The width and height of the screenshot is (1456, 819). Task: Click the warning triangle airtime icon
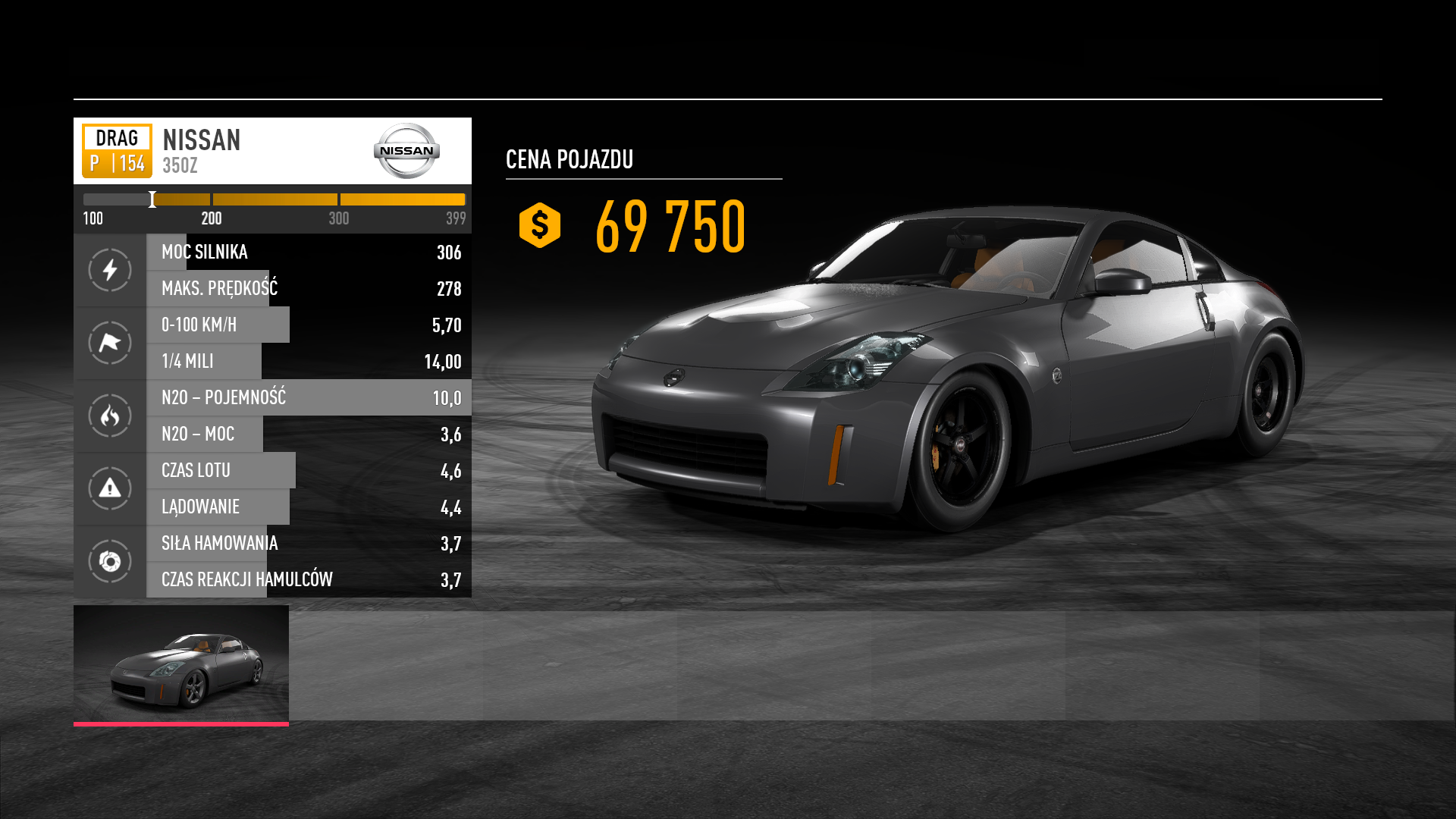pos(110,488)
